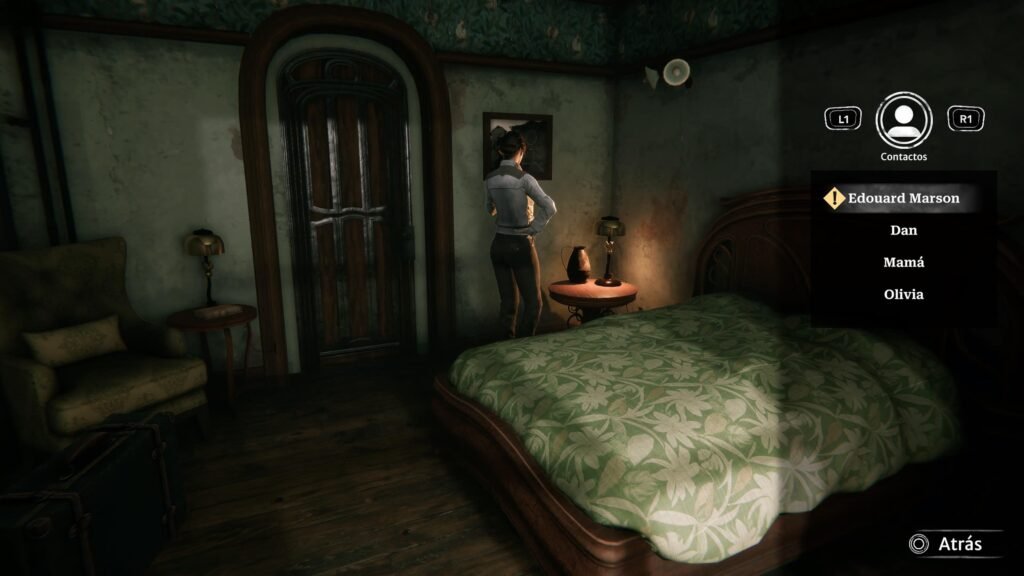
Task: Select the Mamá contact entry
Action: pos(903,262)
